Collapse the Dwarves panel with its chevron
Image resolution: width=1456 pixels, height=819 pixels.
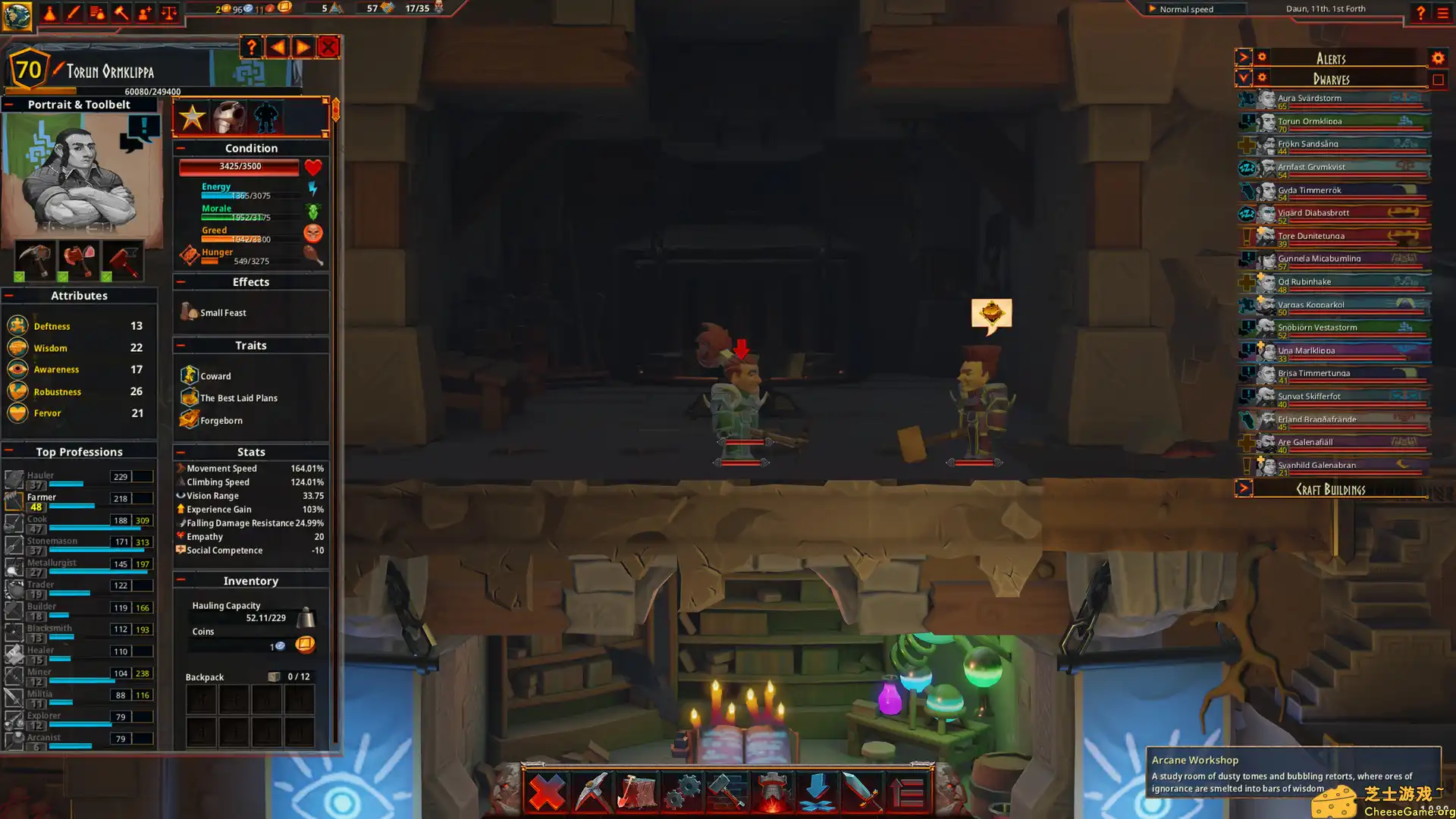click(x=1244, y=78)
